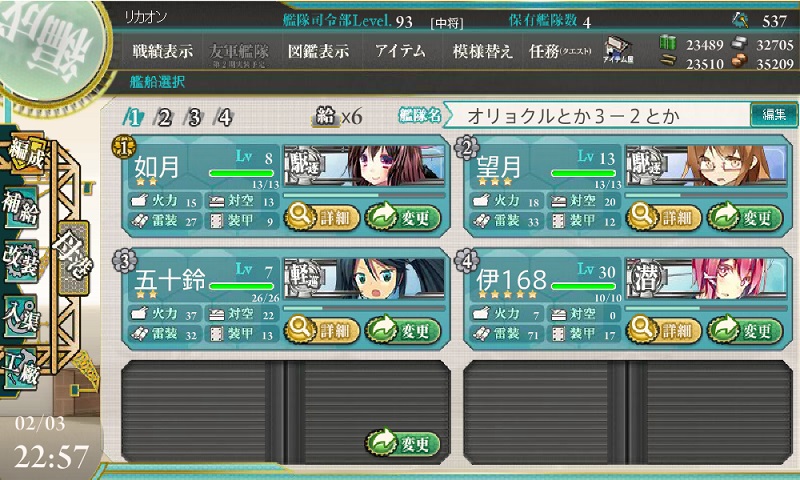Add a ship to the empty fifth slot
Viewport: 800px width, 480px height.
click(403, 442)
